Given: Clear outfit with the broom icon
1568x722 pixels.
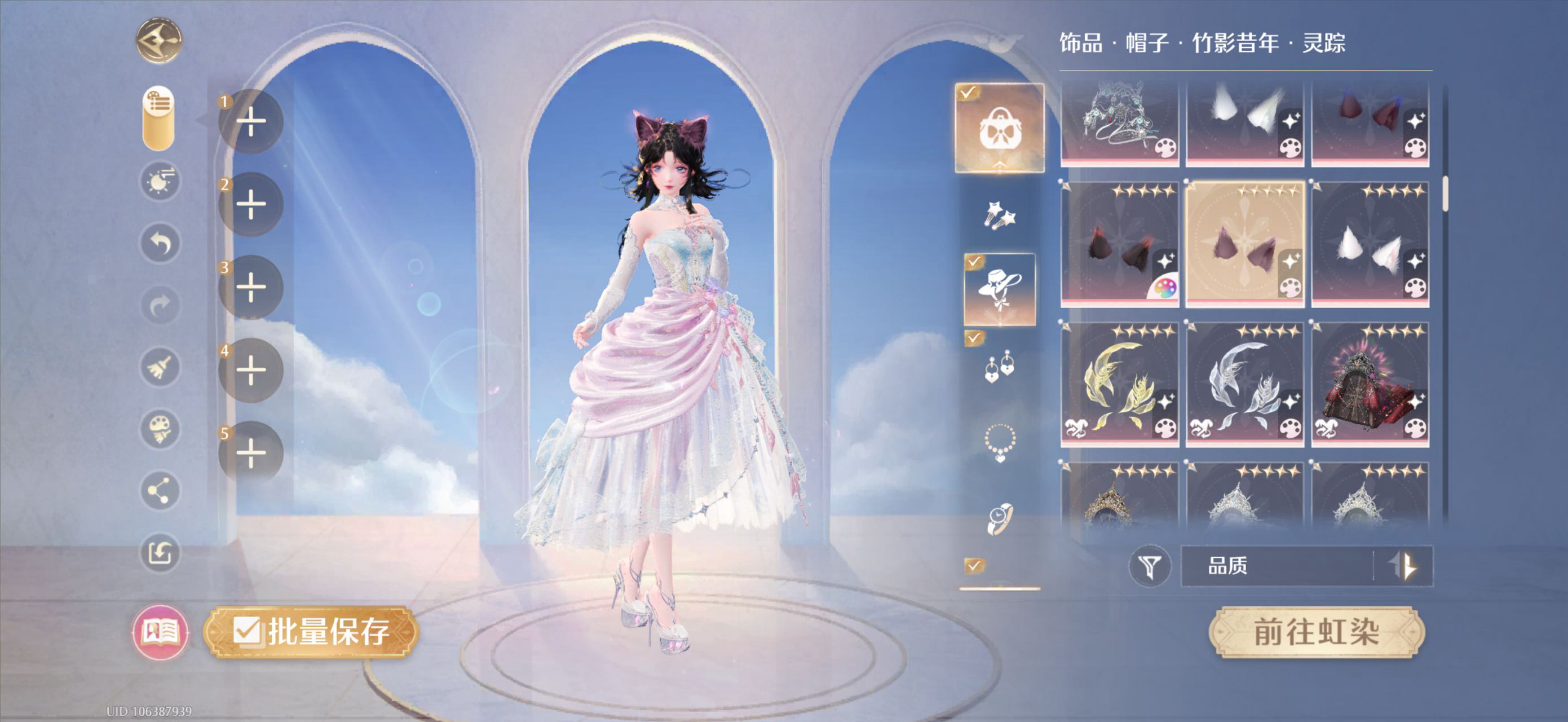Looking at the screenshot, I should pyautogui.click(x=160, y=367).
